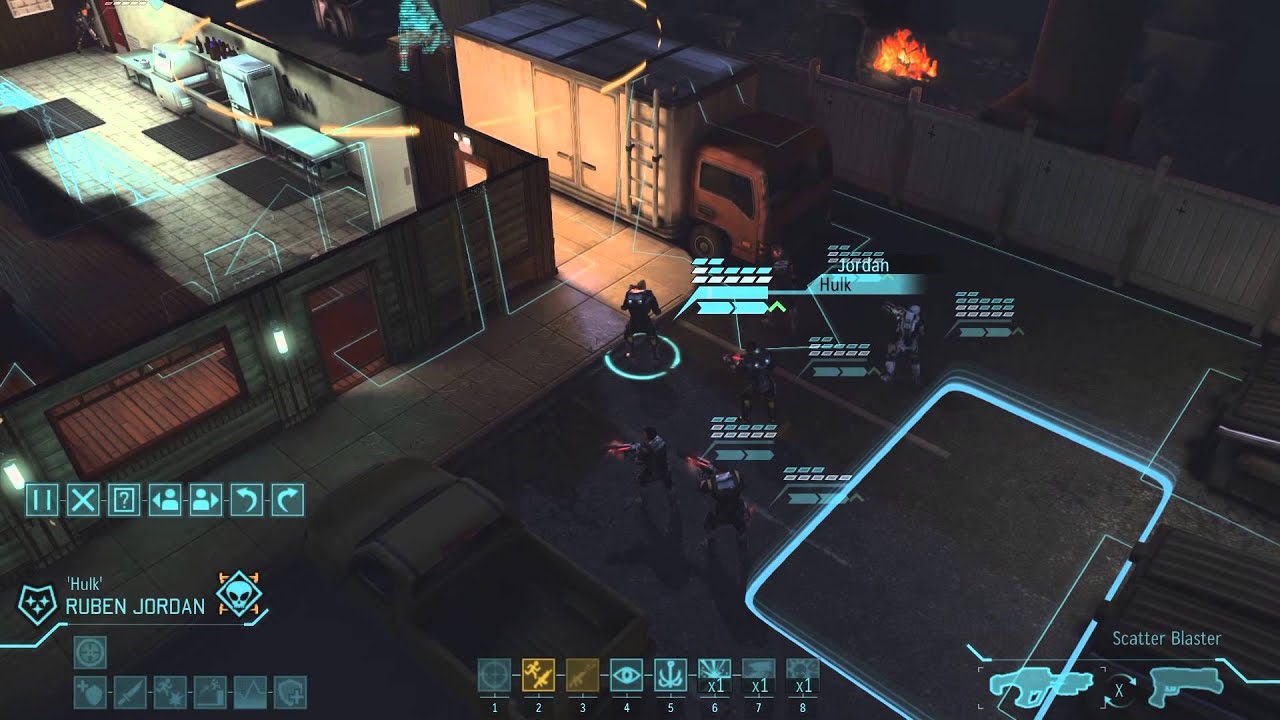Choose the item in slot 7
The width and height of the screenshot is (1280, 720).
(x=758, y=677)
